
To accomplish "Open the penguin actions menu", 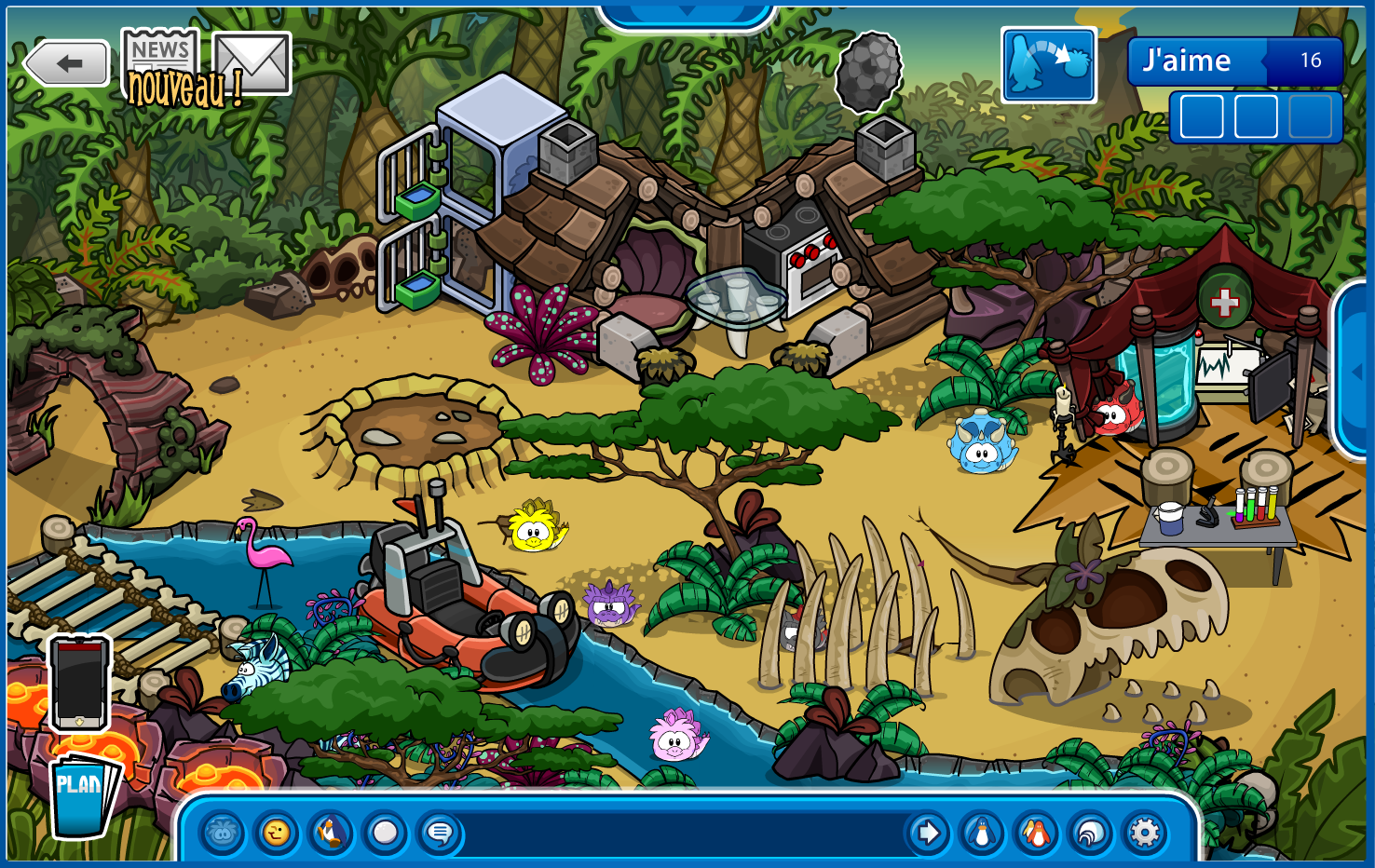I will 331,833.
